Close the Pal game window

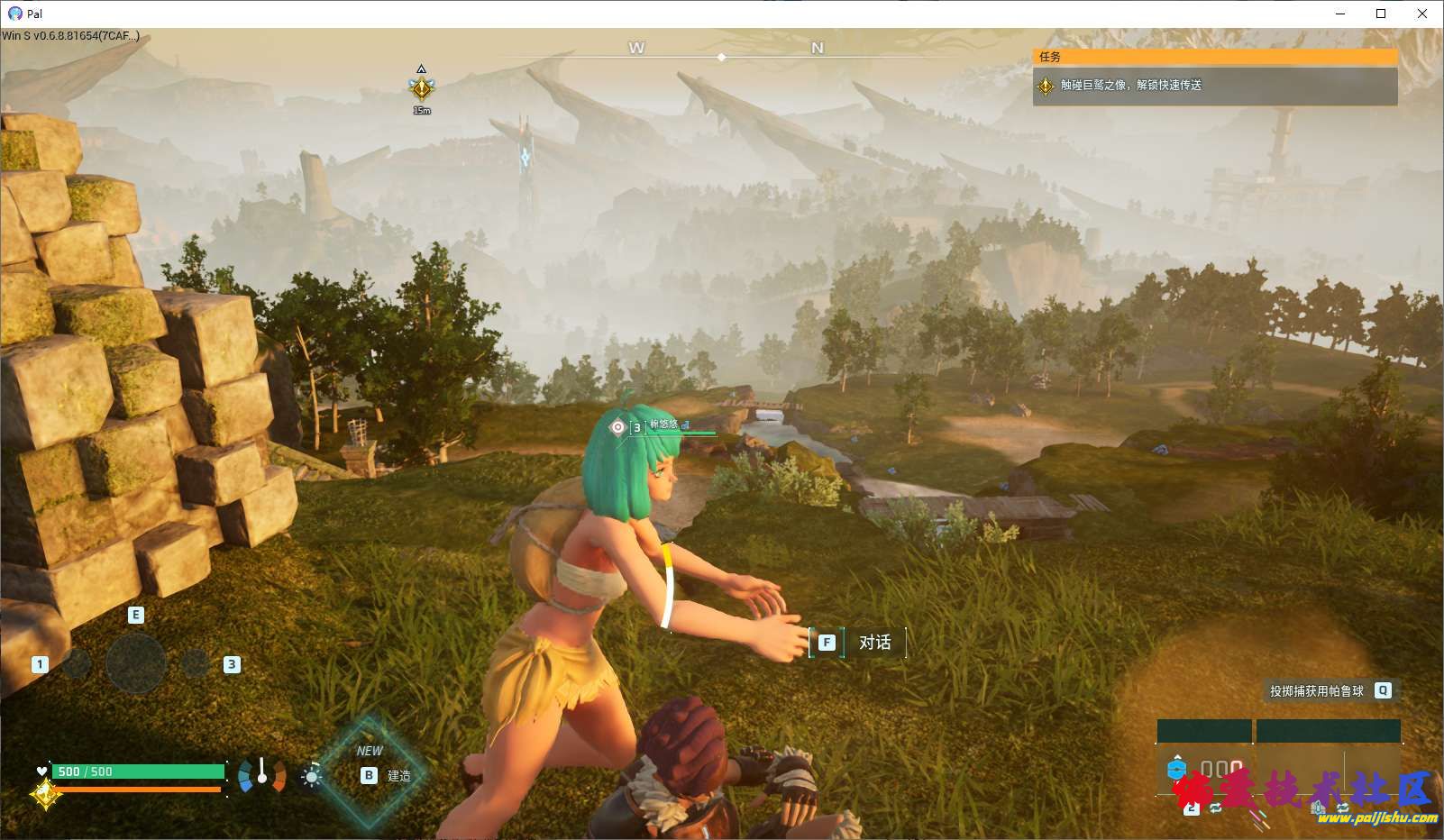point(1422,14)
